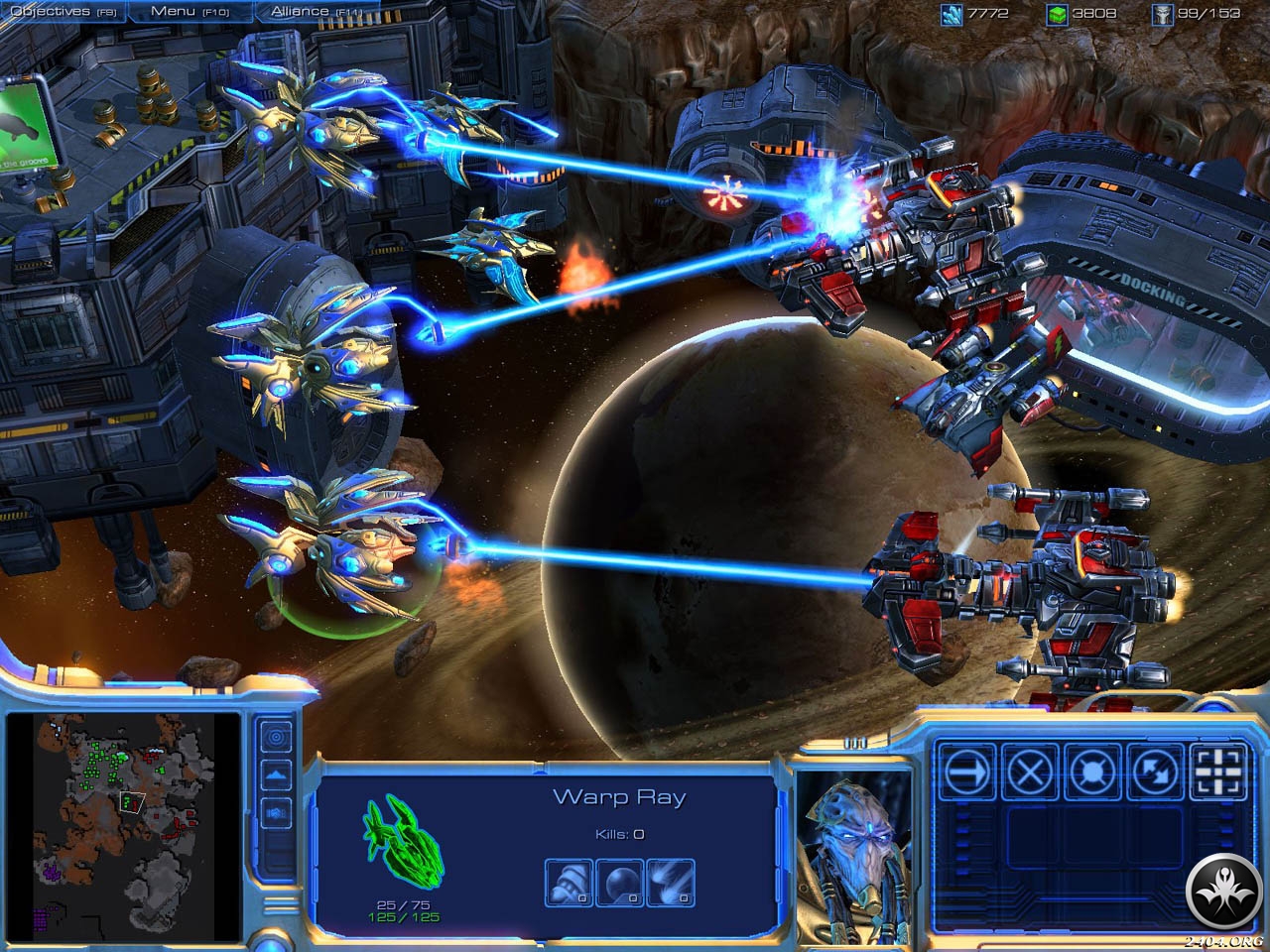
Task: Toggle minimap alliance color mode
Action: tap(277, 813)
